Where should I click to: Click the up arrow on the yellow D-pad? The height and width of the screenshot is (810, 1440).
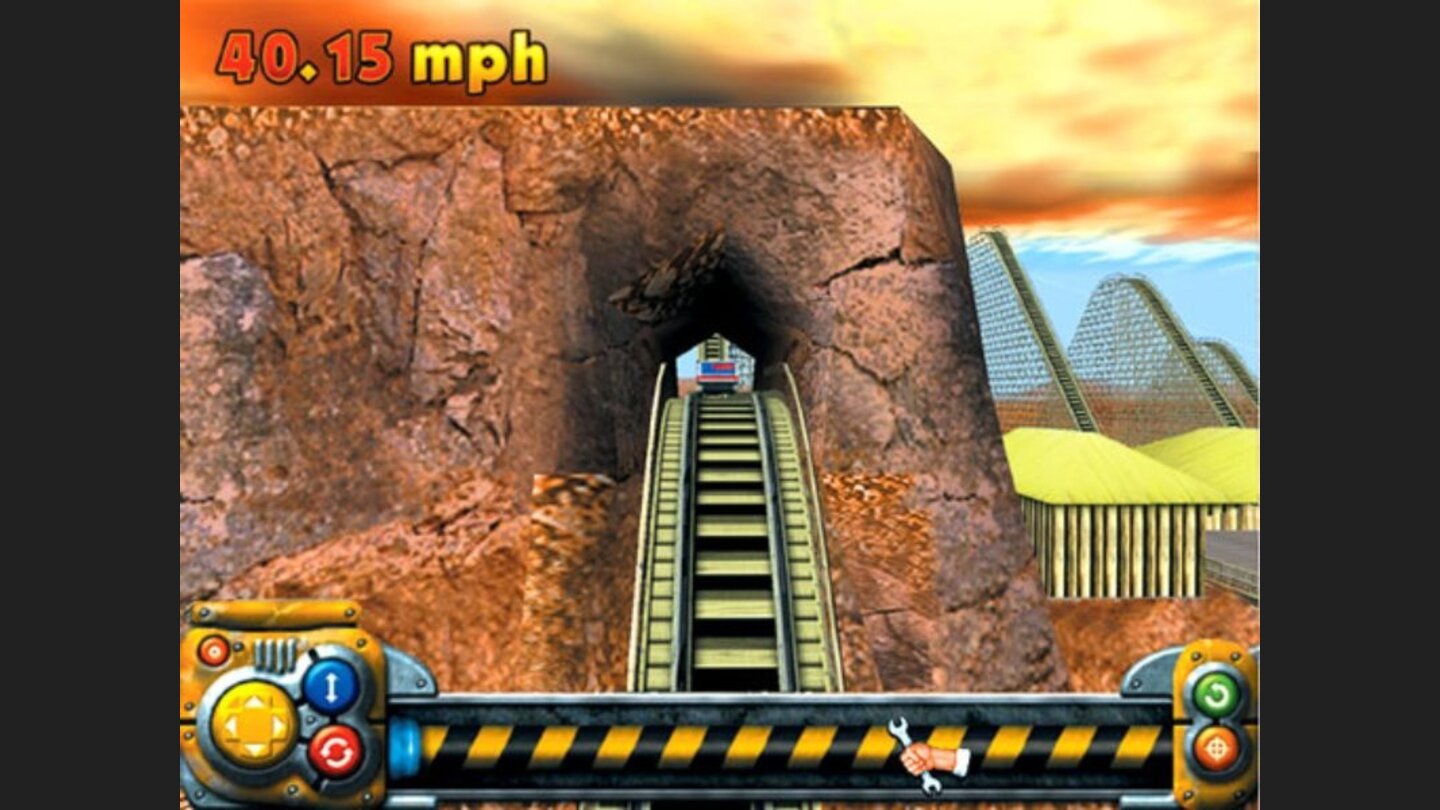255,703
